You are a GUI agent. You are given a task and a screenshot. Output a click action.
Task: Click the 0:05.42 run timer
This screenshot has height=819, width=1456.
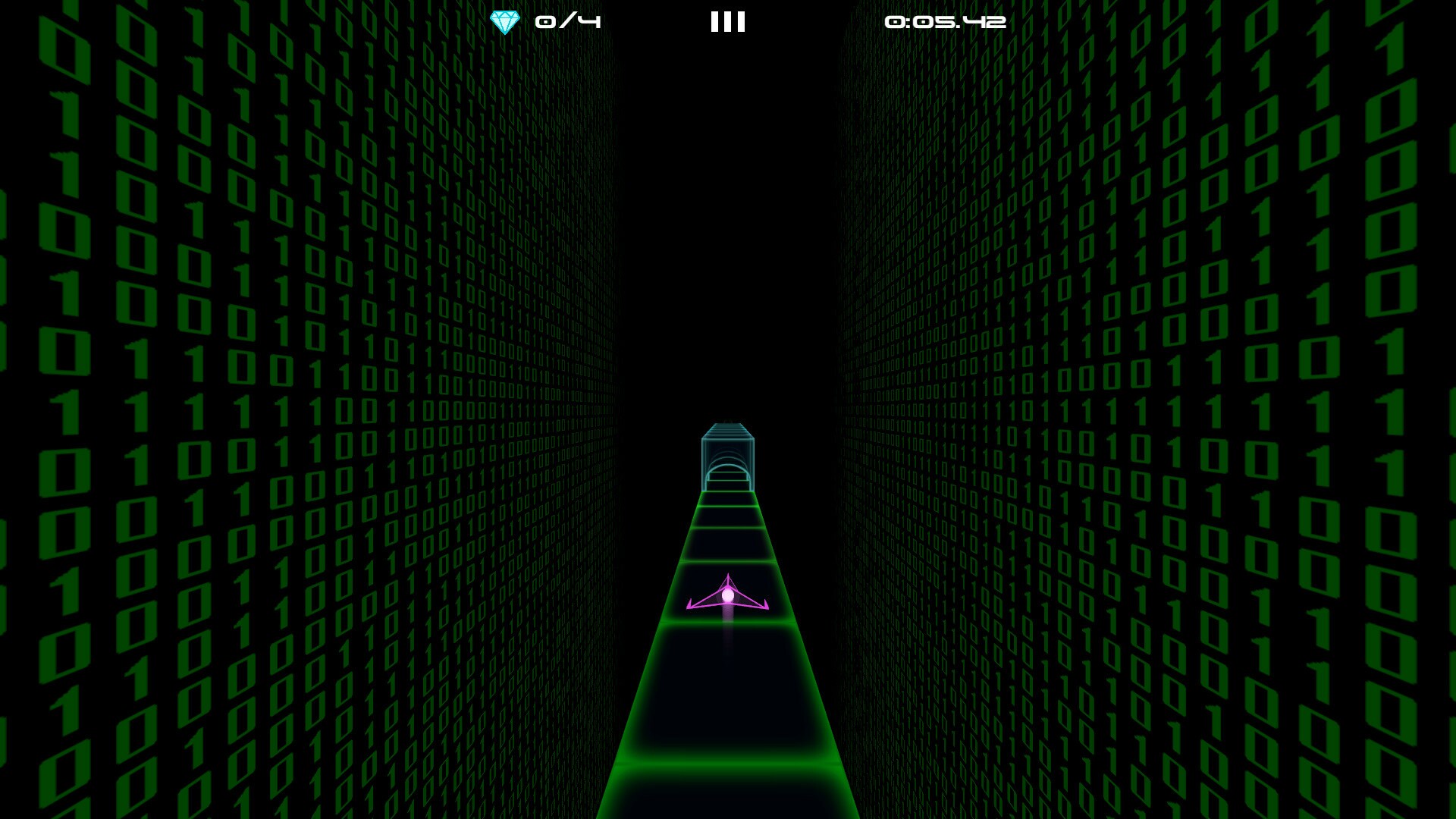[944, 23]
